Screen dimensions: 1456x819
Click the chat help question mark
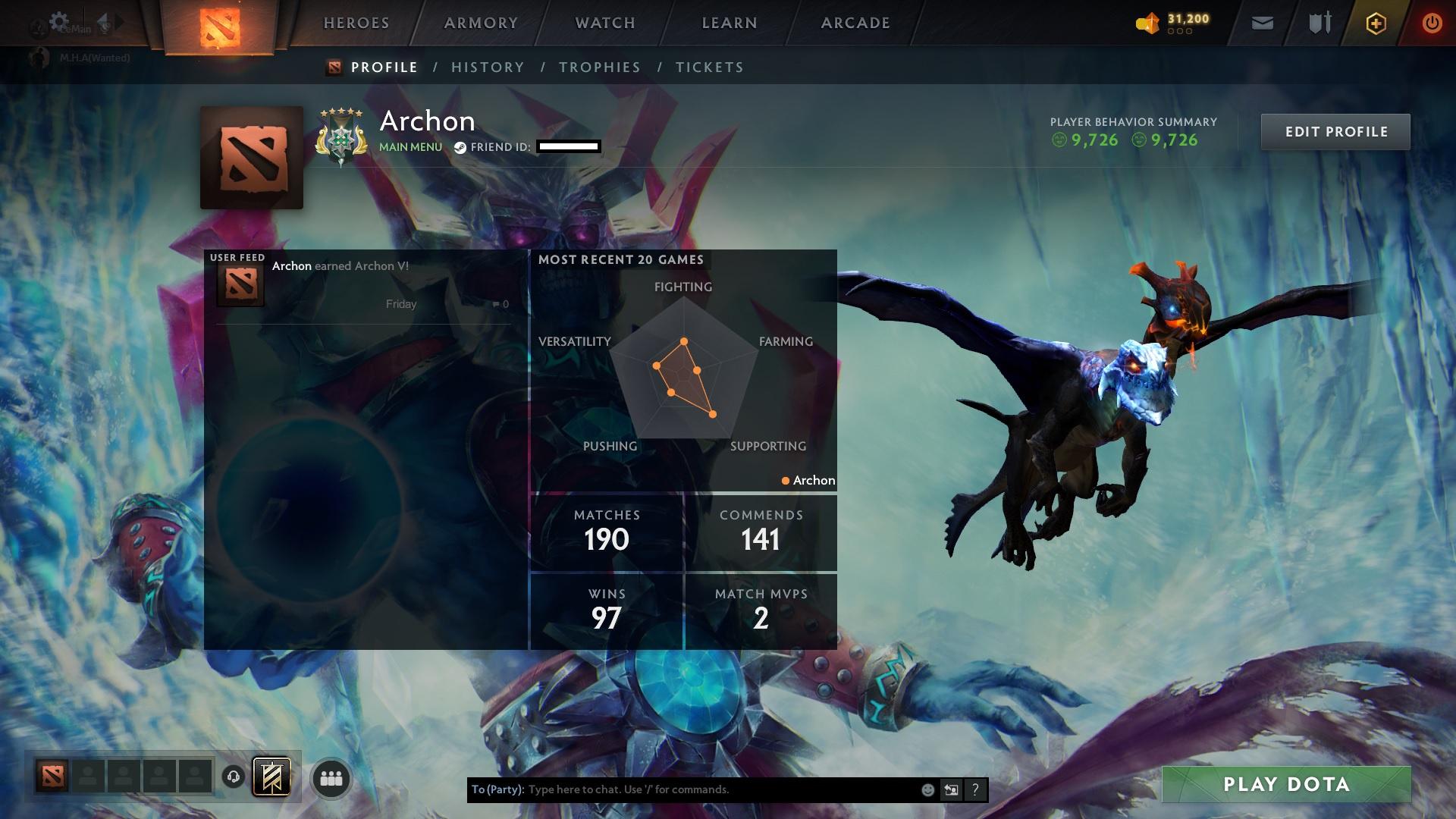(x=974, y=789)
